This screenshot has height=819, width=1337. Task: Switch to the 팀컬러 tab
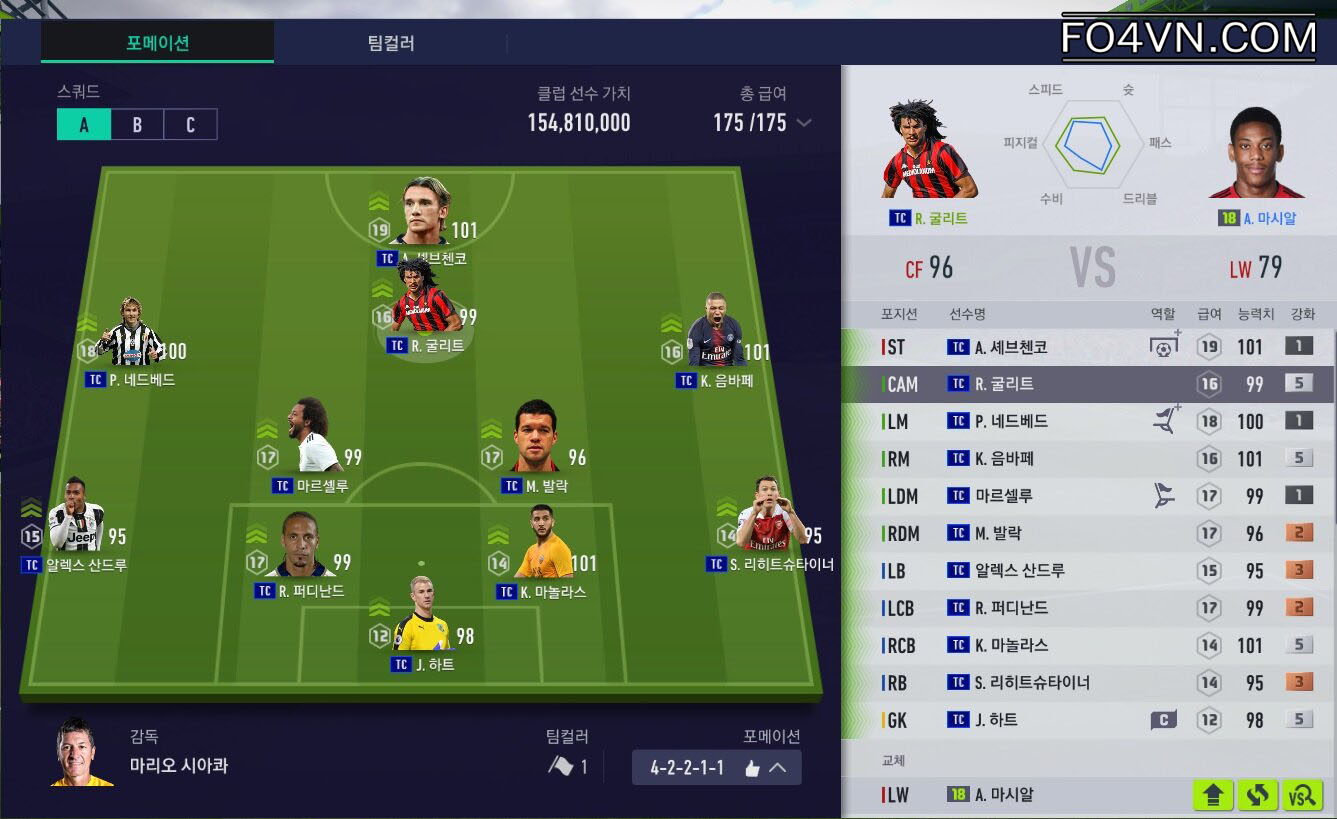(x=390, y=43)
